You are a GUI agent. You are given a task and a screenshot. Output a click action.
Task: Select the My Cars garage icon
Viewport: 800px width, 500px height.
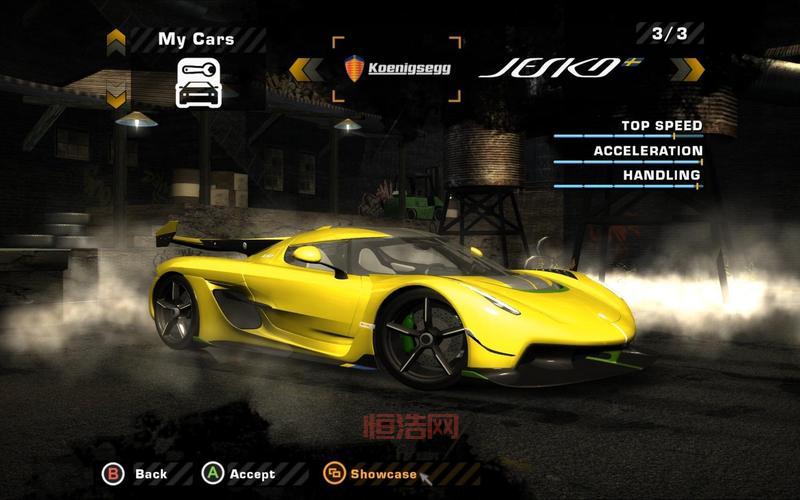(197, 81)
